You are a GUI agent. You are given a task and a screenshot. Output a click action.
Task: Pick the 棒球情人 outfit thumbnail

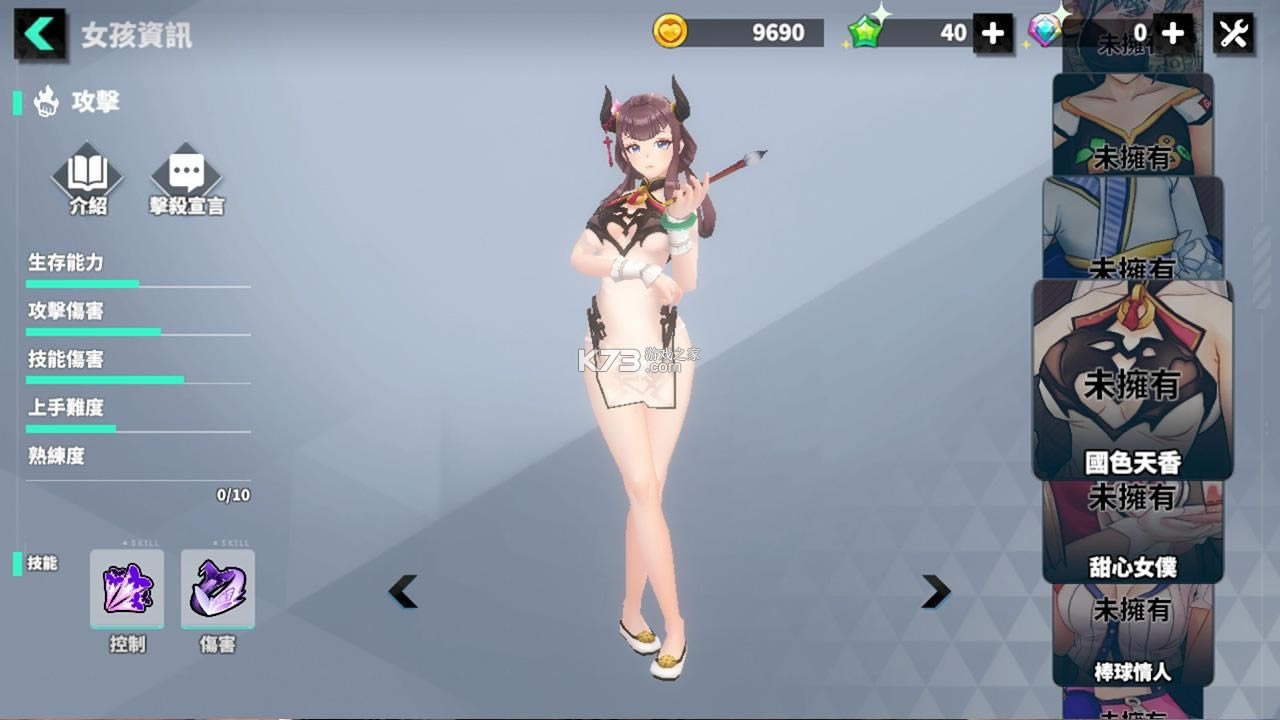(1132, 635)
